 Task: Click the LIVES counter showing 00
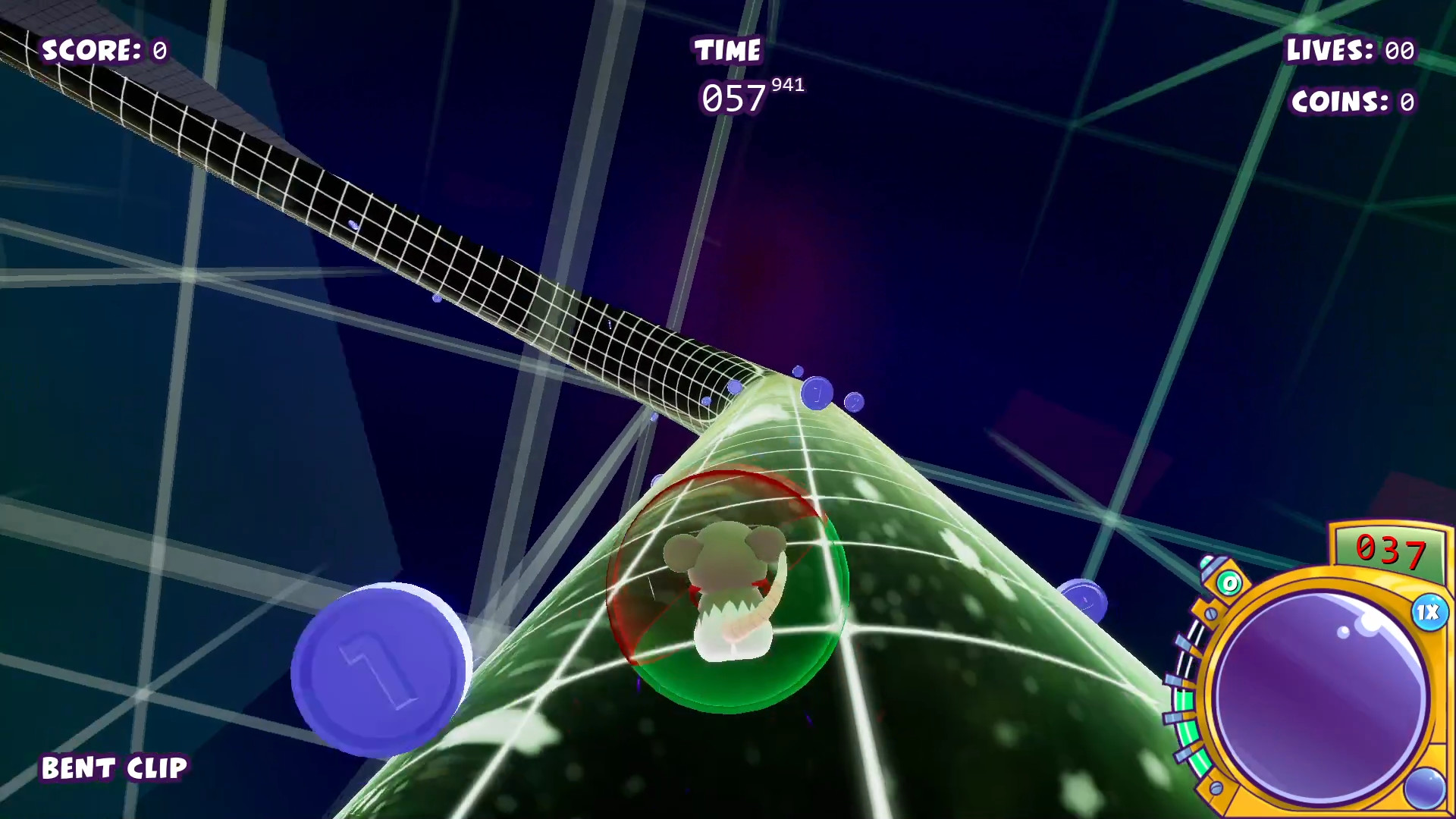point(1350,51)
